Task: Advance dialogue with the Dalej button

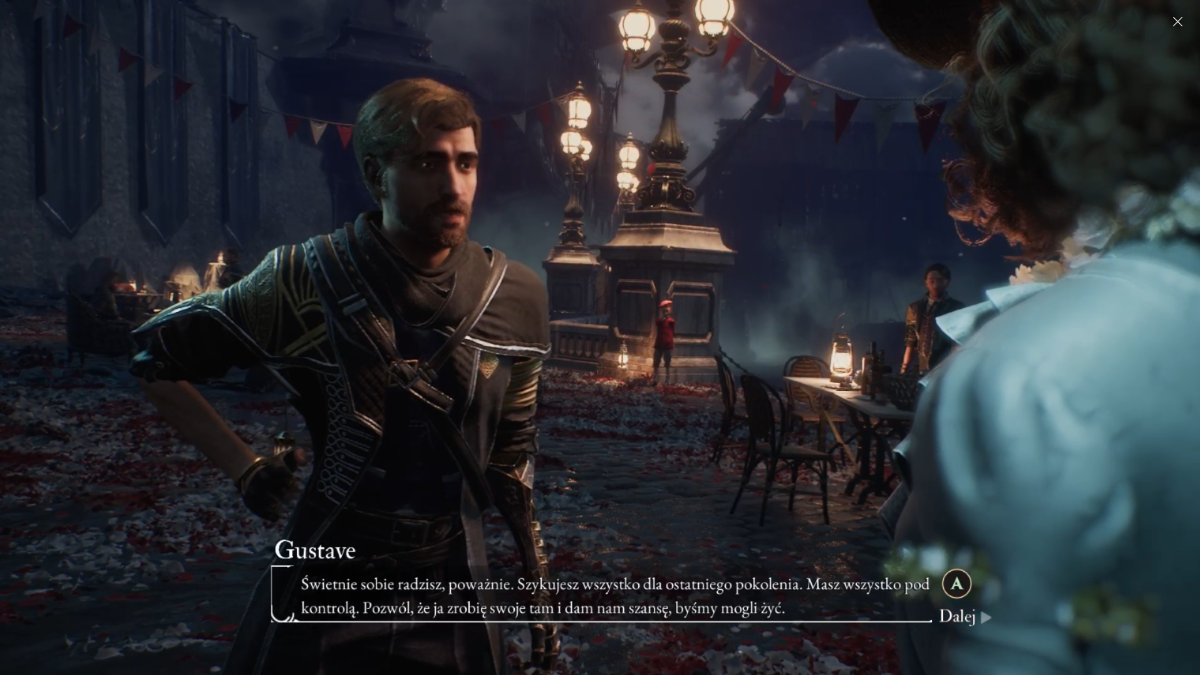Action: click(x=964, y=616)
